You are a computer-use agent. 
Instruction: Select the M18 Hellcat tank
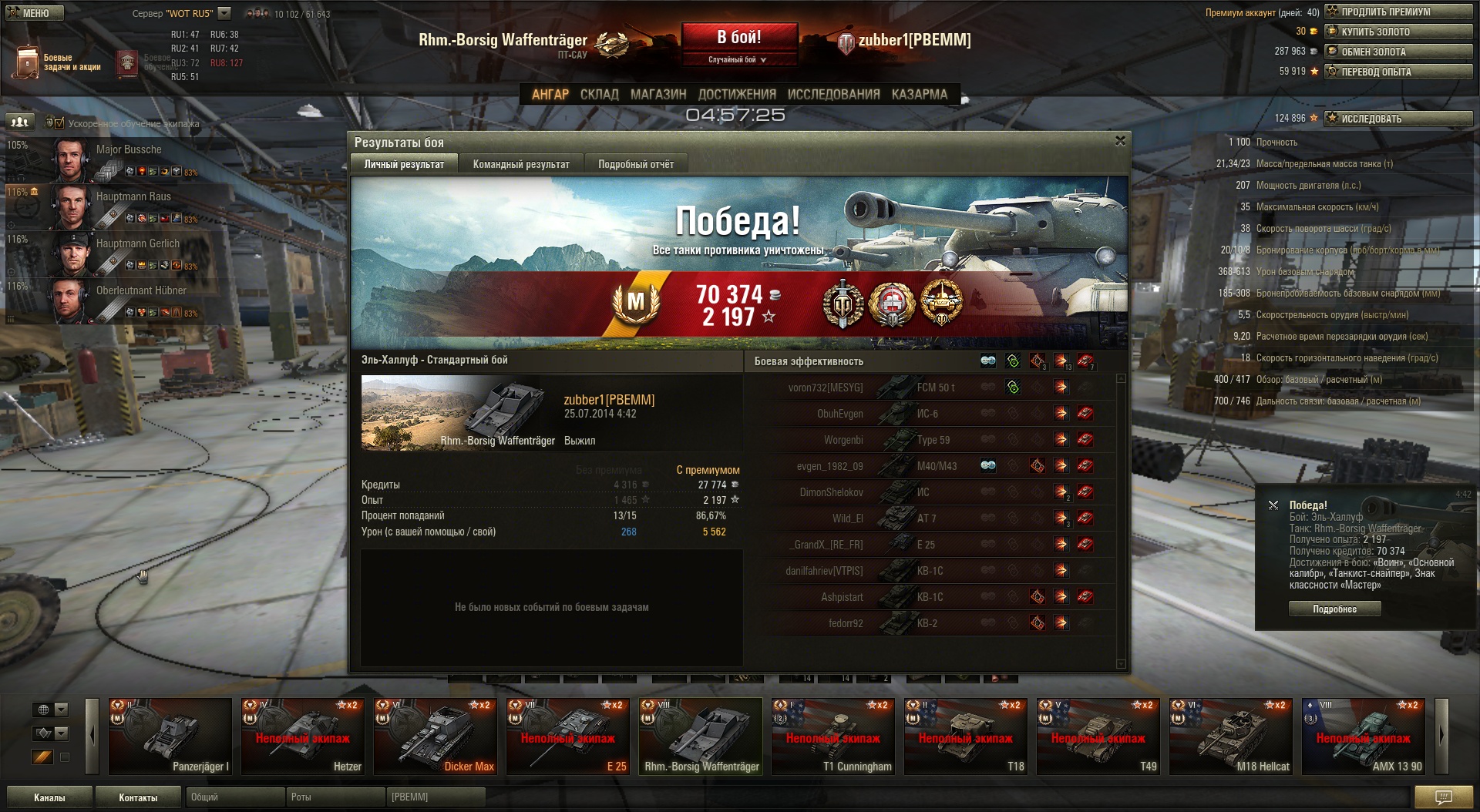click(1230, 736)
